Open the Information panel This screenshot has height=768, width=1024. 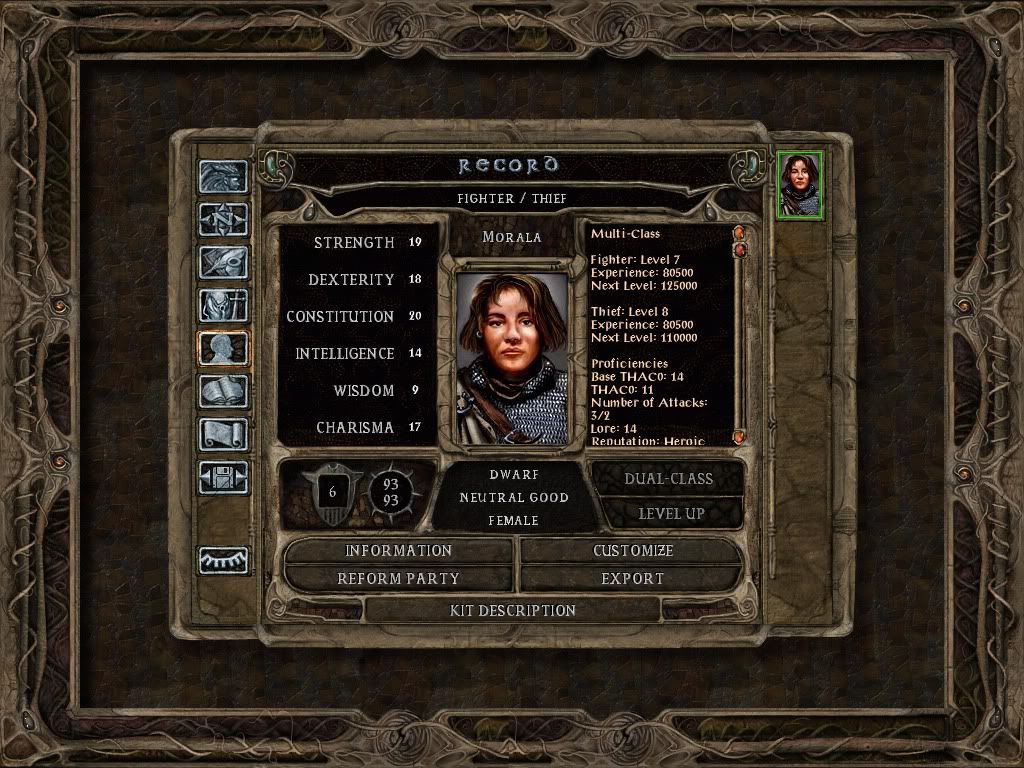398,551
